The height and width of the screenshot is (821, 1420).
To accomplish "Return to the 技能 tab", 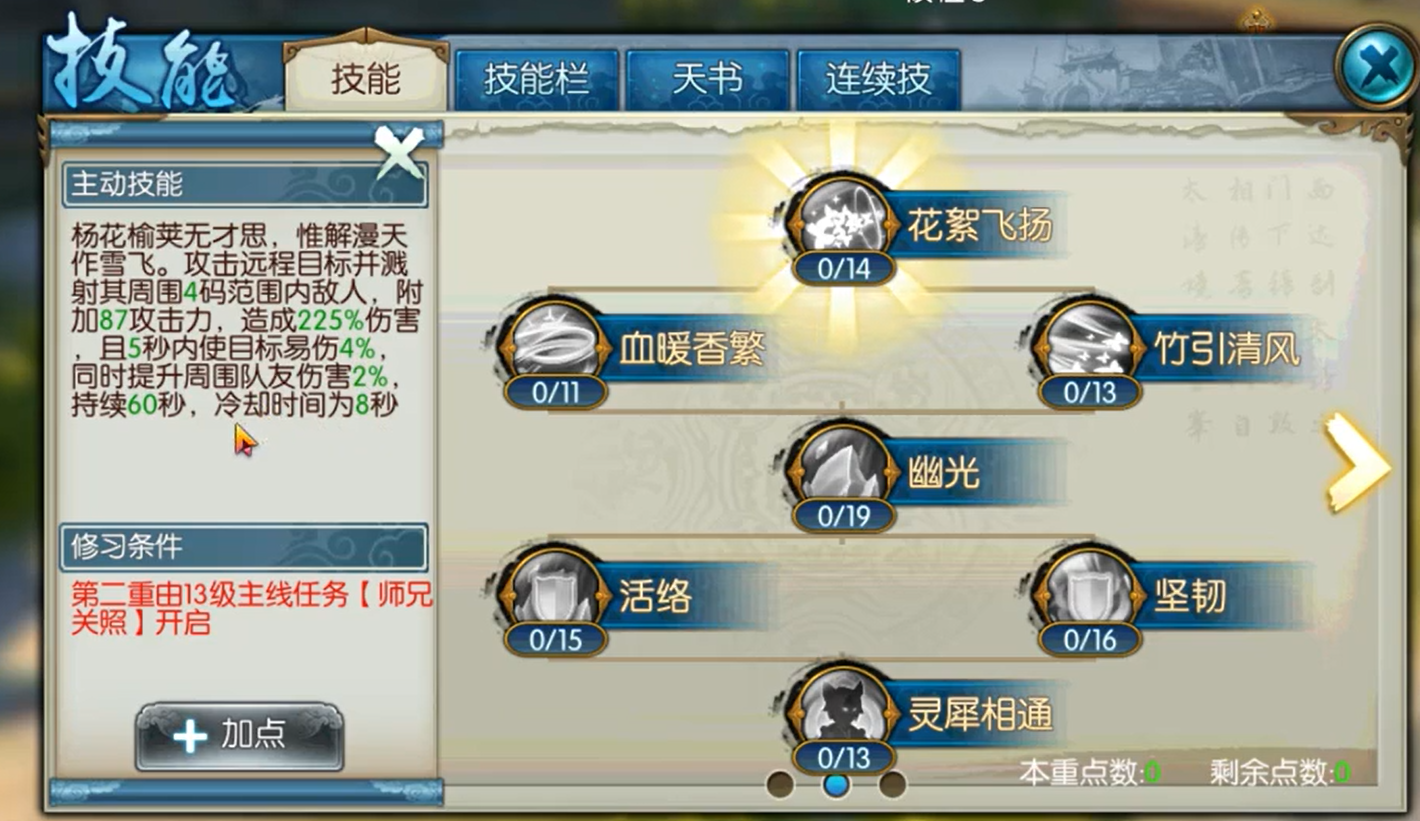I will point(365,80).
